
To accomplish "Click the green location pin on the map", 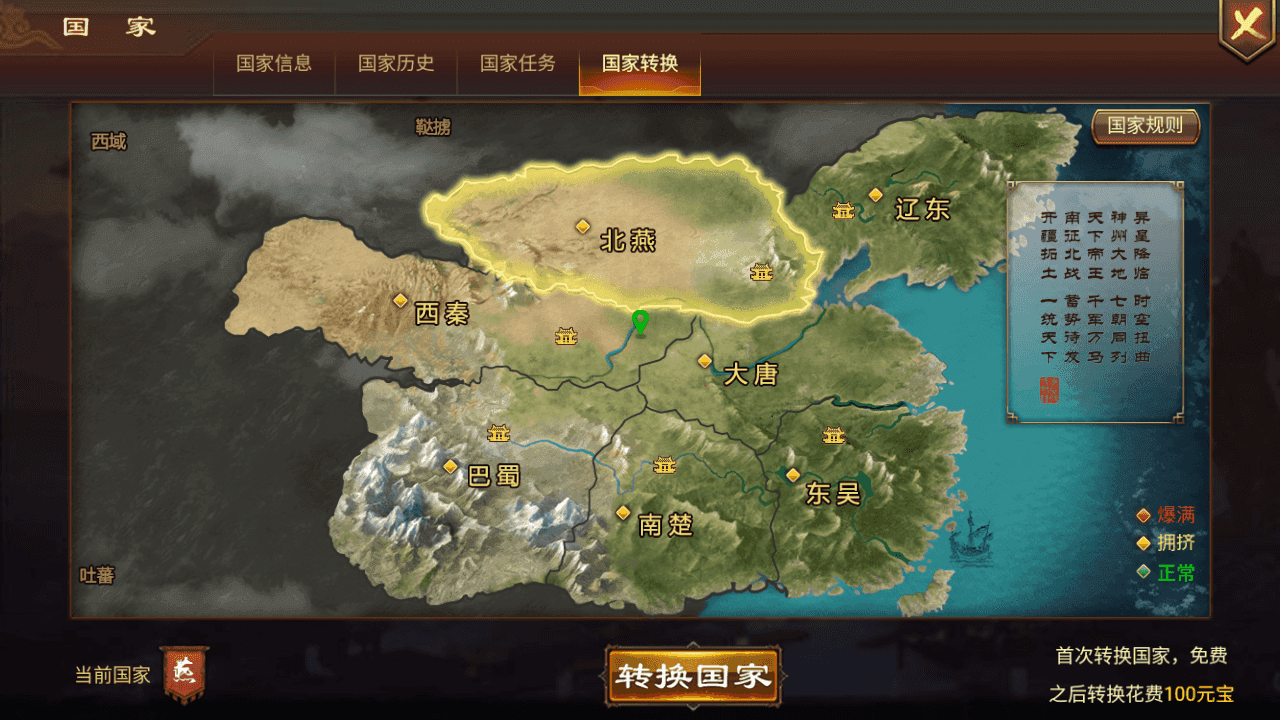I will [x=641, y=323].
